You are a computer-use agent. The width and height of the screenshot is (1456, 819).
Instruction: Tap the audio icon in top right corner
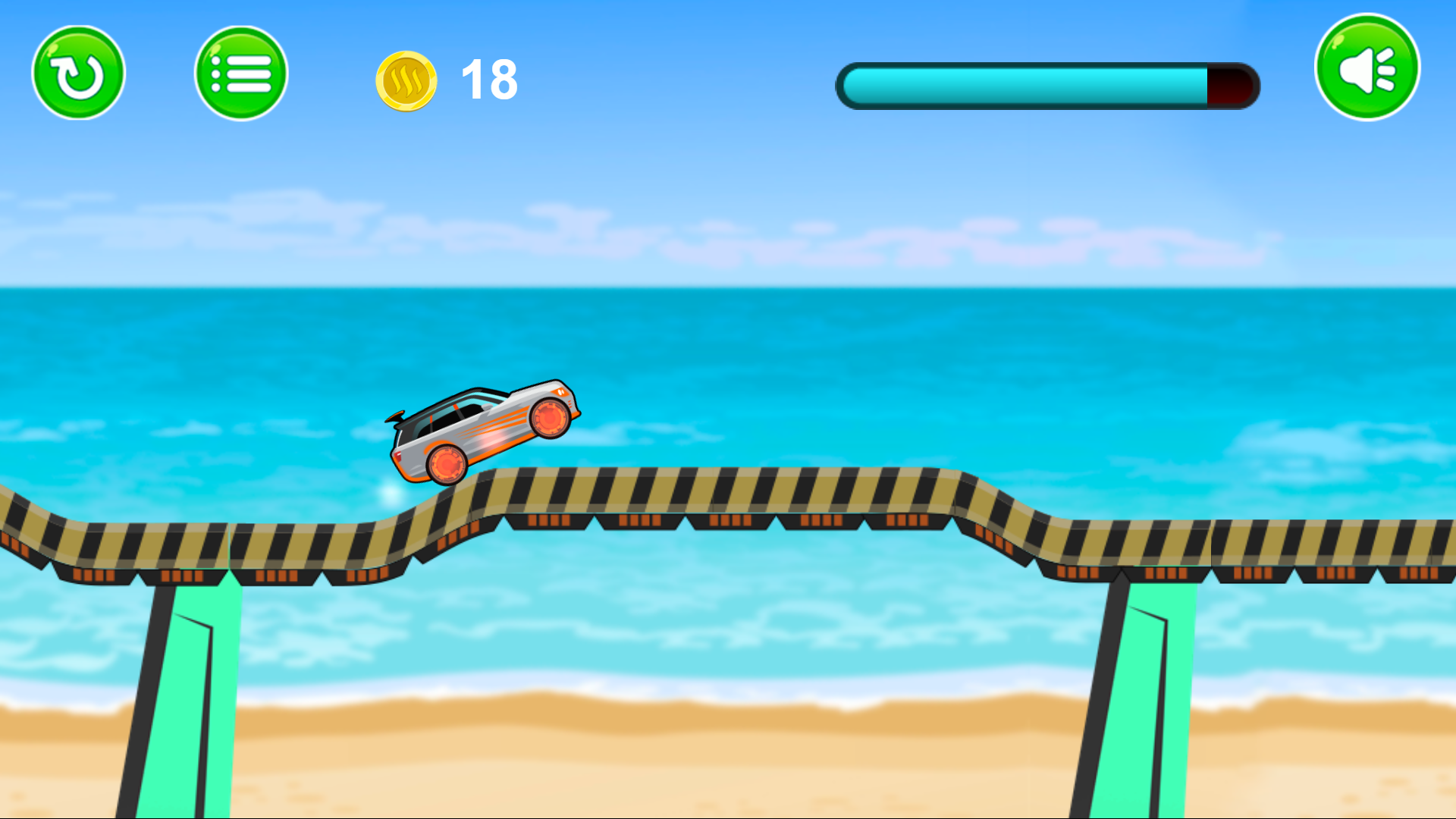click(1365, 67)
